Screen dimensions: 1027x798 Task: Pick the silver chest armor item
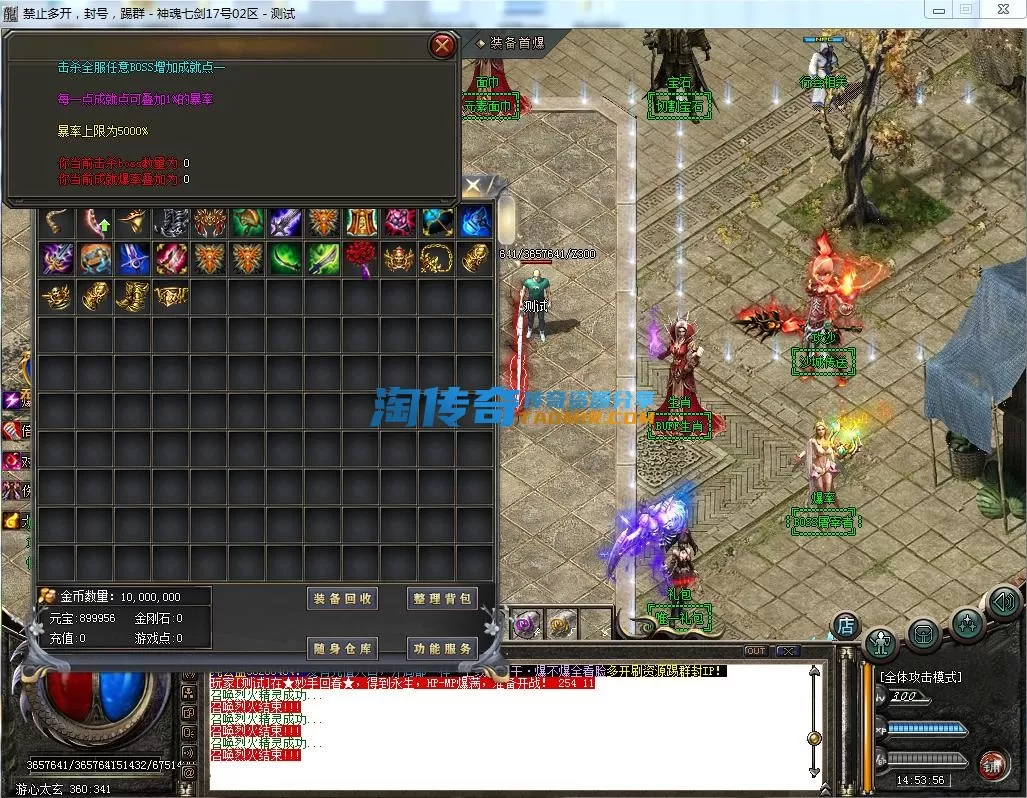[x=170, y=221]
